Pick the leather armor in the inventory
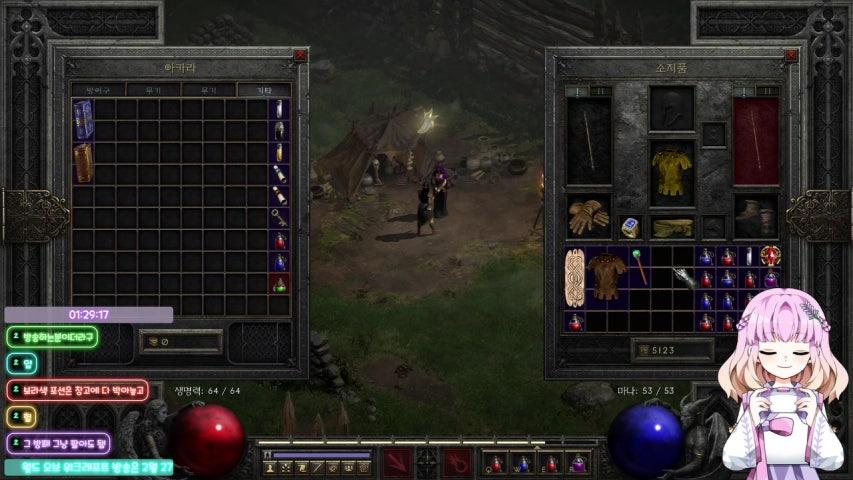 pyautogui.click(x=607, y=274)
